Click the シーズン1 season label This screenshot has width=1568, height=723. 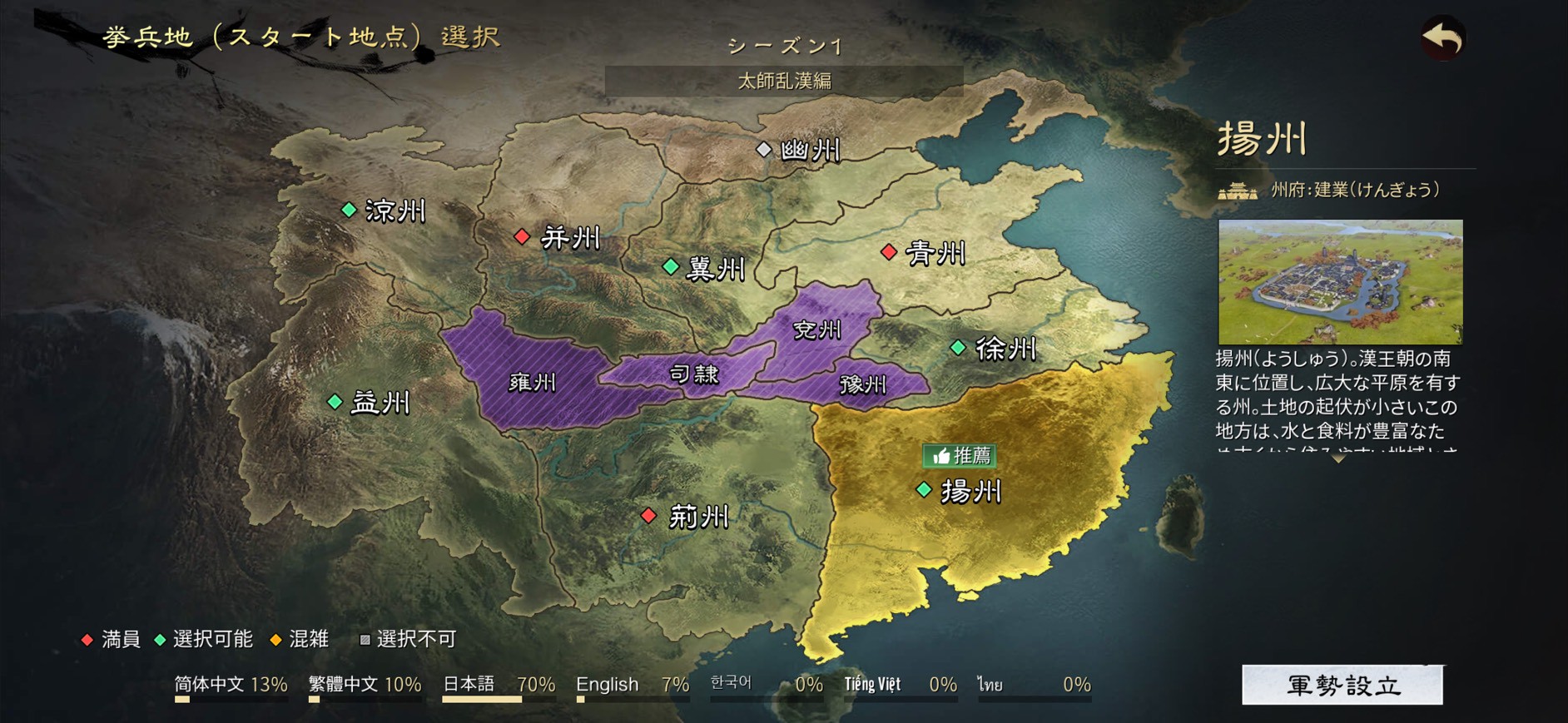(x=783, y=46)
